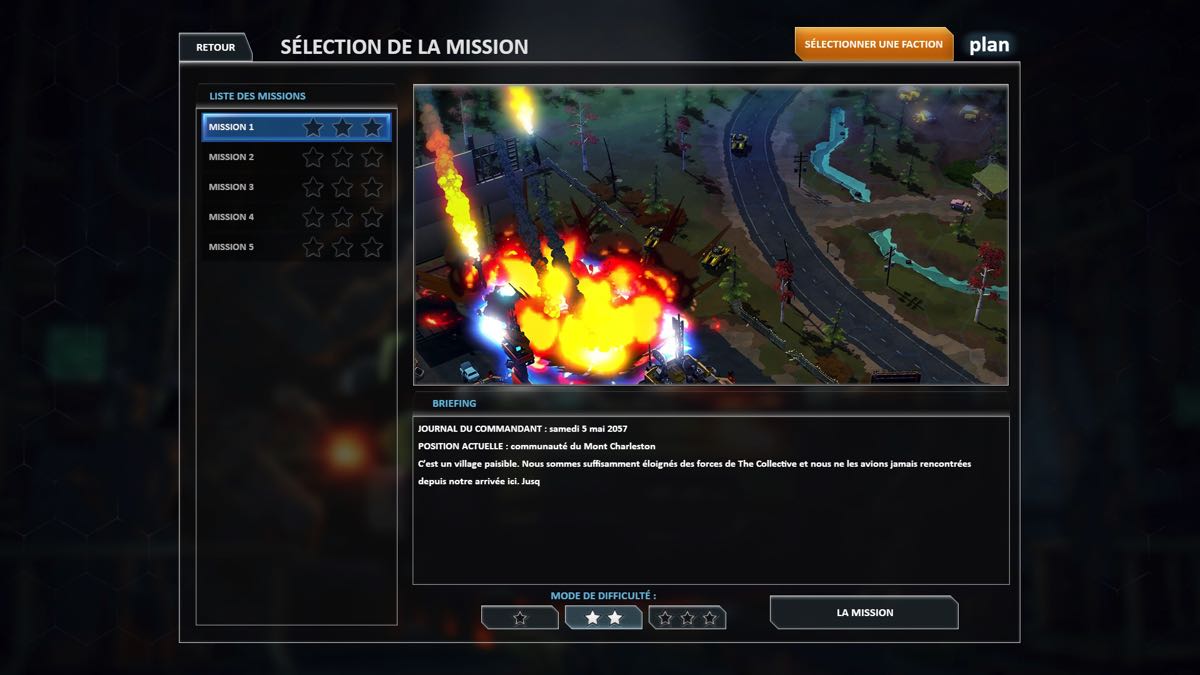Go back with the Retour button
Image resolution: width=1200 pixels, height=675 pixels.
tap(215, 47)
